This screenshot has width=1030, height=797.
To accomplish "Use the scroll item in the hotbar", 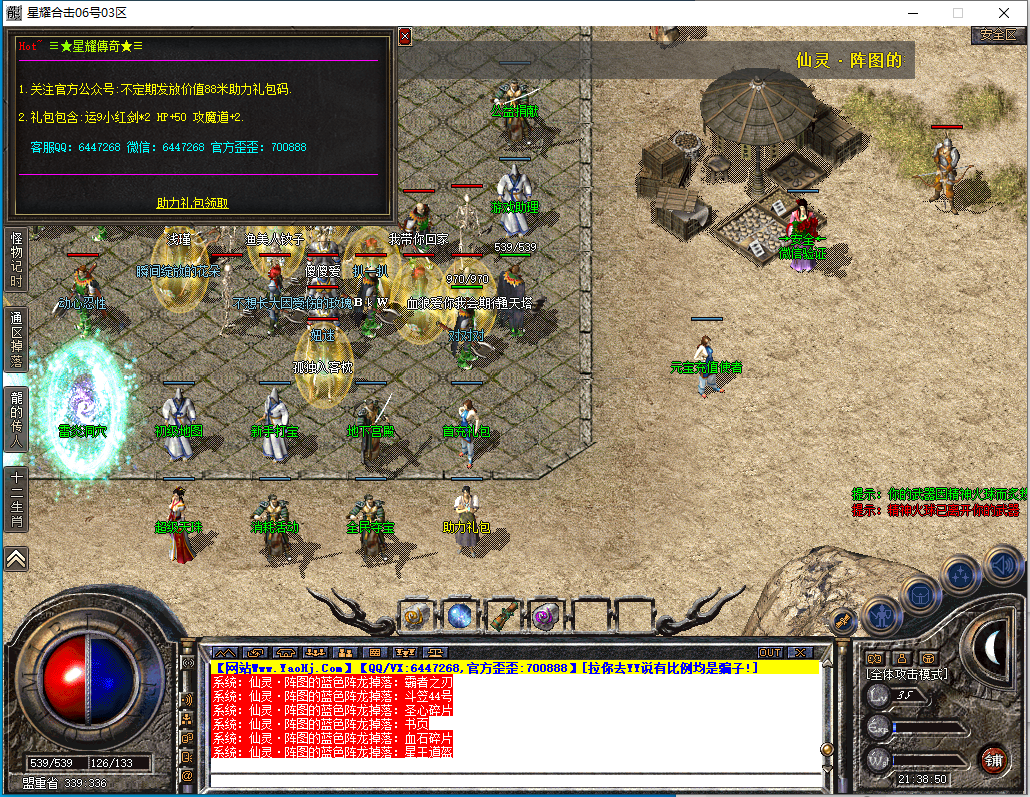I will pyautogui.click(x=416, y=614).
